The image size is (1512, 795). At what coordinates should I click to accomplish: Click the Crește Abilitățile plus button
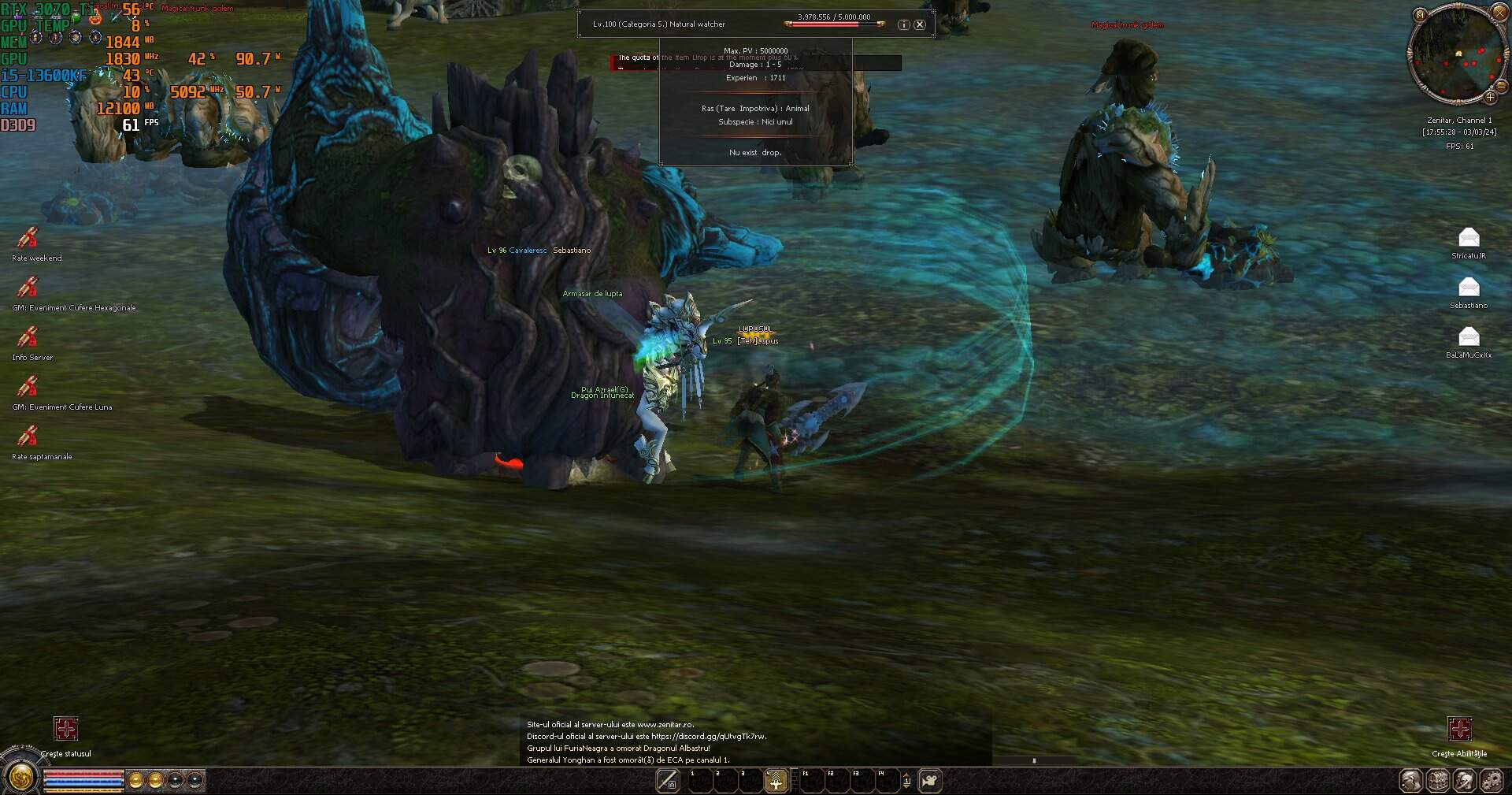pos(1459,729)
